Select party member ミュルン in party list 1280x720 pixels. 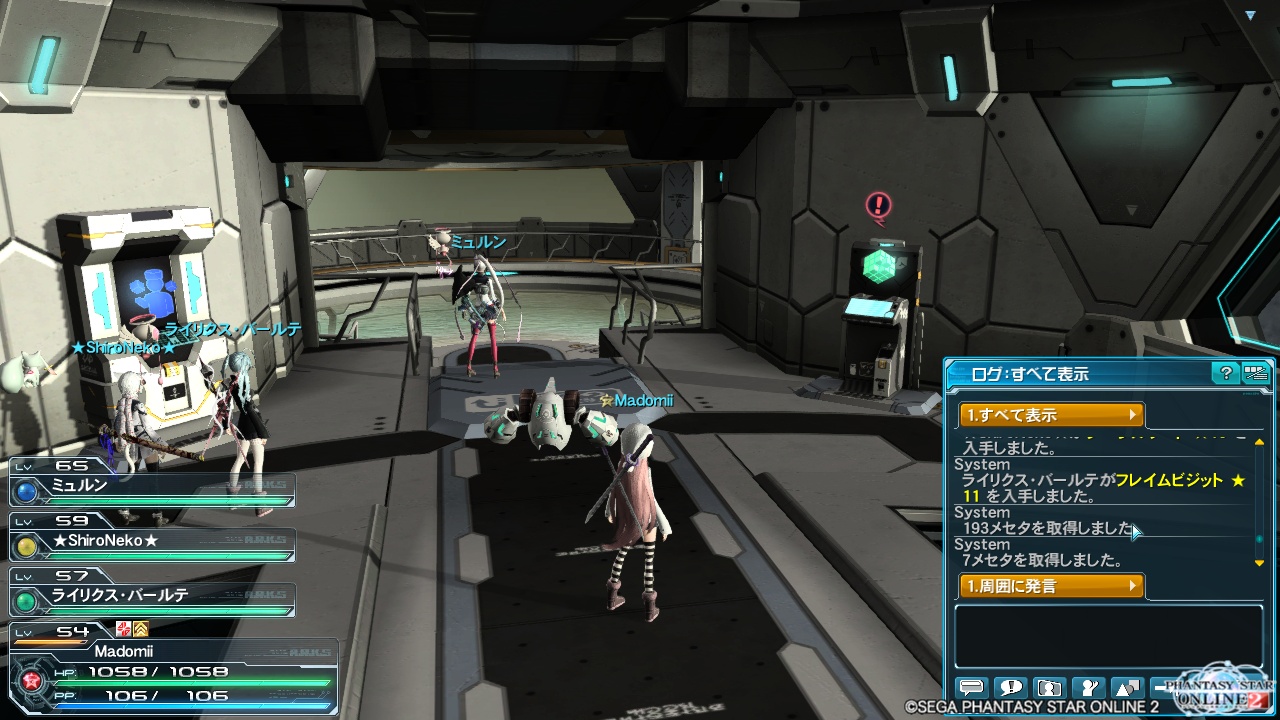pyautogui.click(x=152, y=487)
